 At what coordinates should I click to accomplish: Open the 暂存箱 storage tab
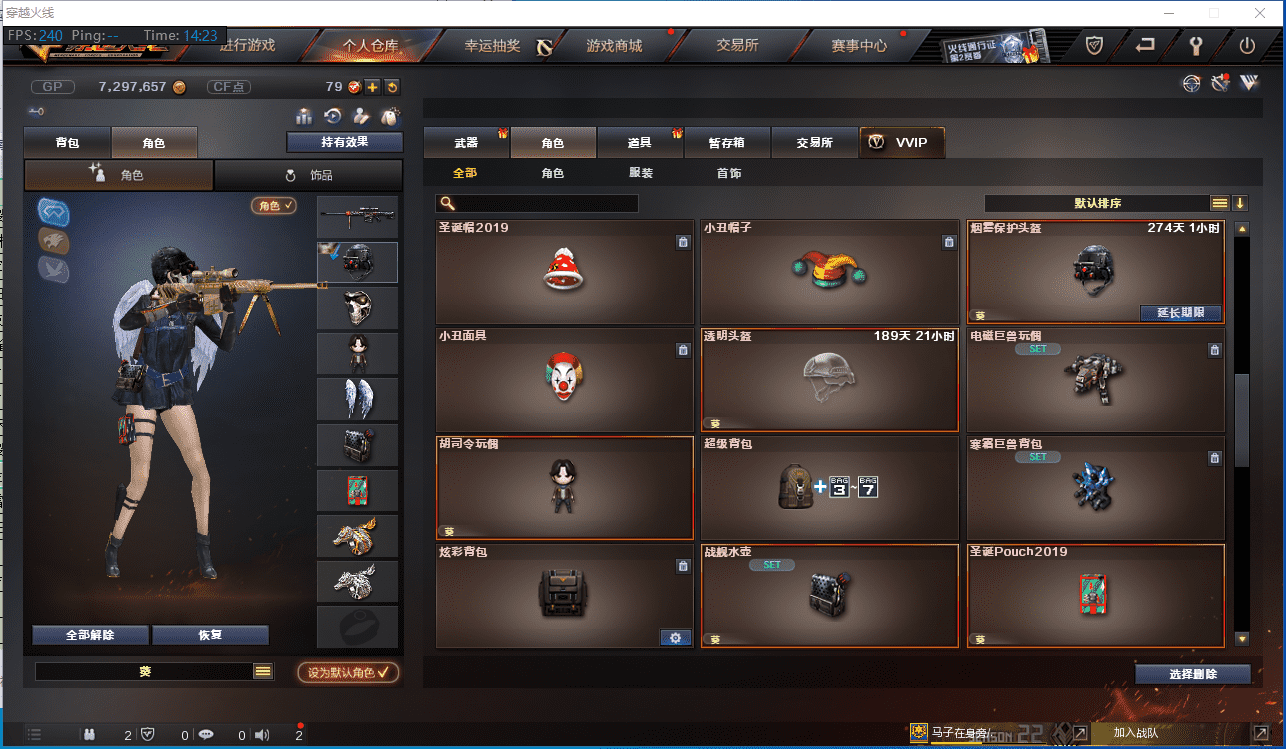coord(727,143)
